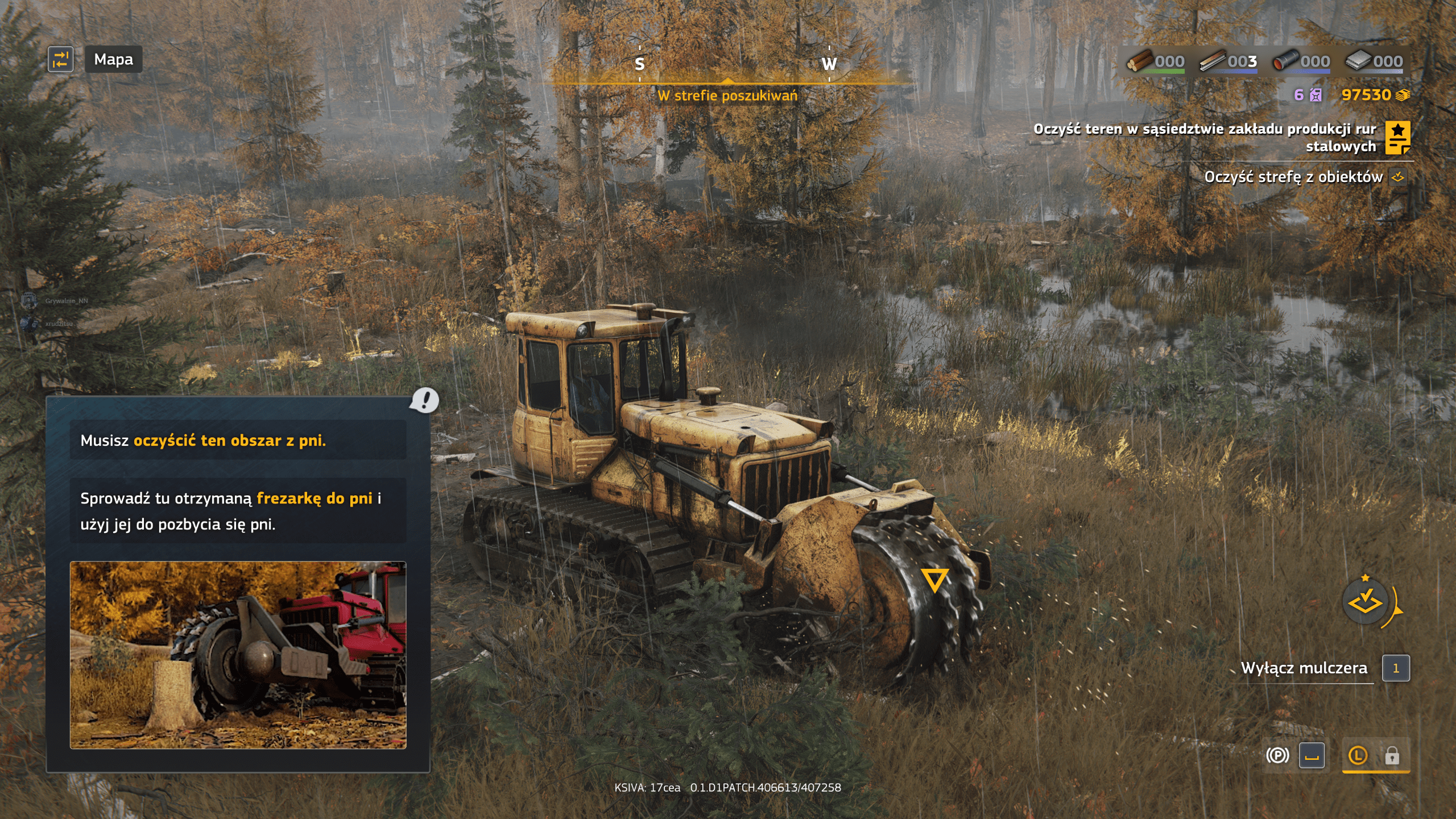Screen dimensions: 1456x819
Task: Select the starred contract objective icon
Action: click(1397, 138)
